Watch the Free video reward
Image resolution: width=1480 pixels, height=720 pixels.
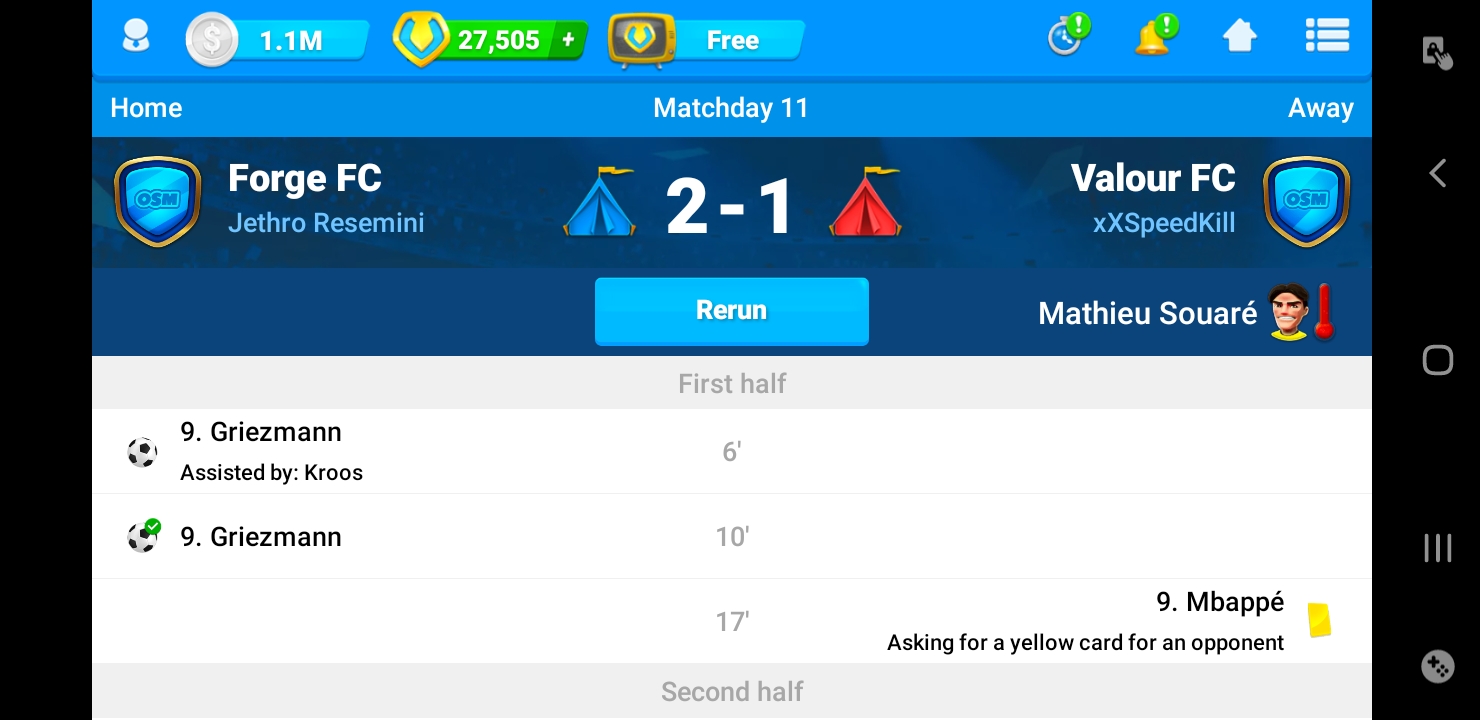(x=708, y=41)
